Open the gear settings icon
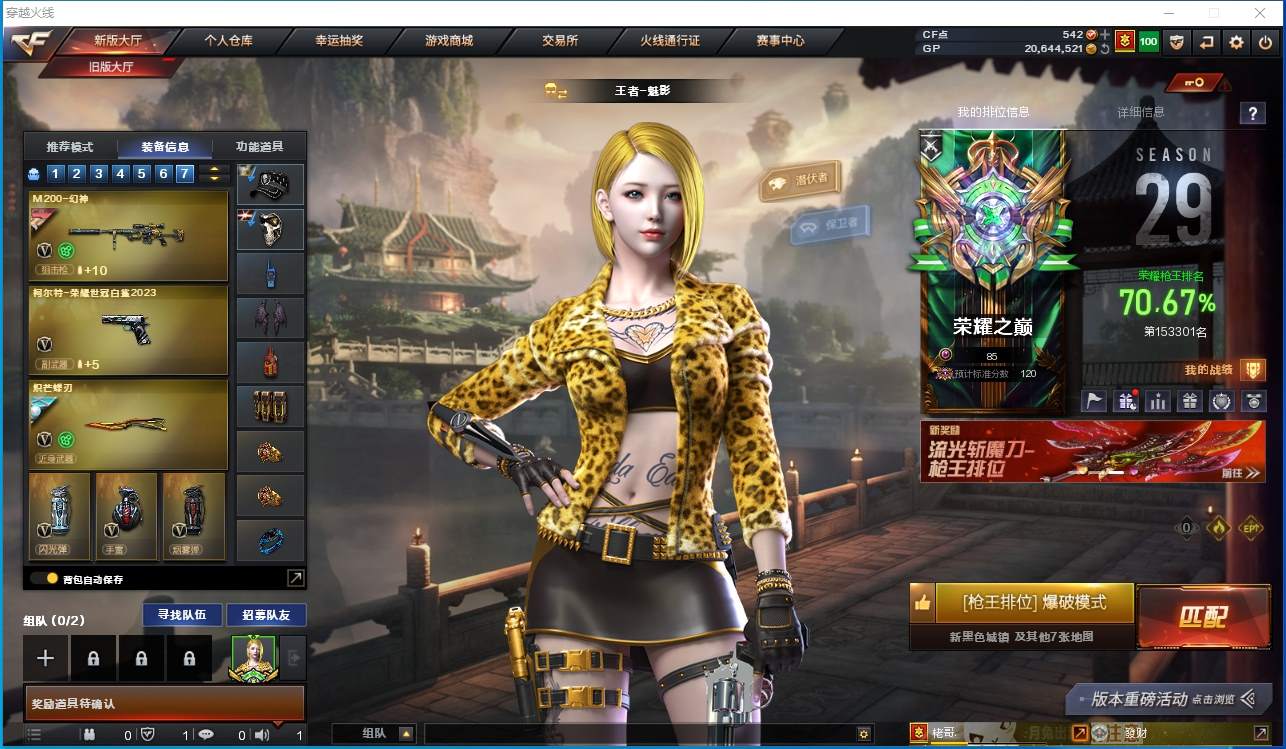Image resolution: width=1286 pixels, height=749 pixels. point(1237,42)
